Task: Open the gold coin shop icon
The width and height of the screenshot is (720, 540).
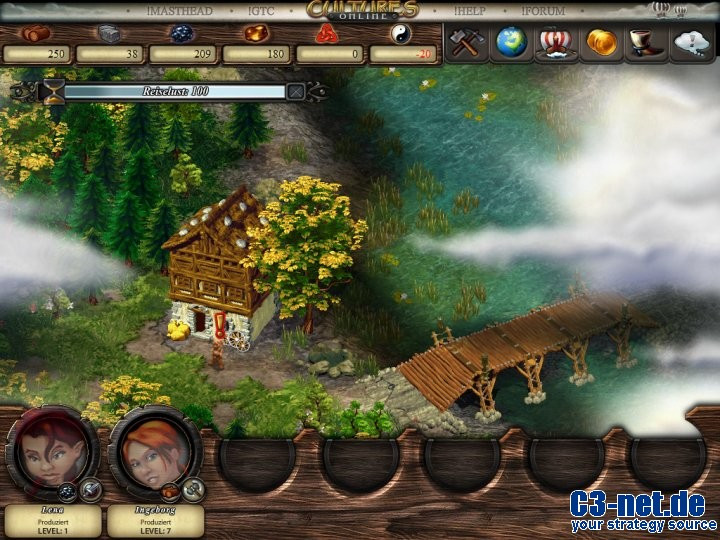Action: 602,43
